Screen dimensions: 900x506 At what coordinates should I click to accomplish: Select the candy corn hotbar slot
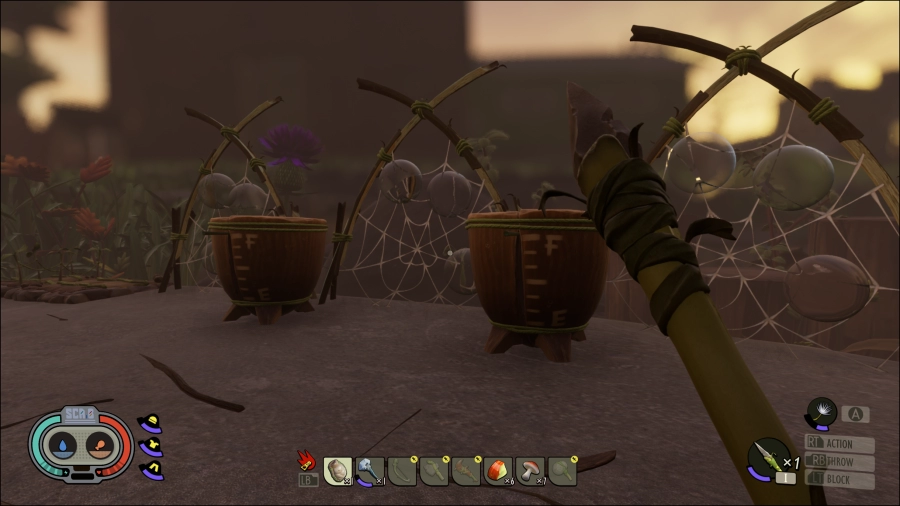pyautogui.click(x=498, y=469)
